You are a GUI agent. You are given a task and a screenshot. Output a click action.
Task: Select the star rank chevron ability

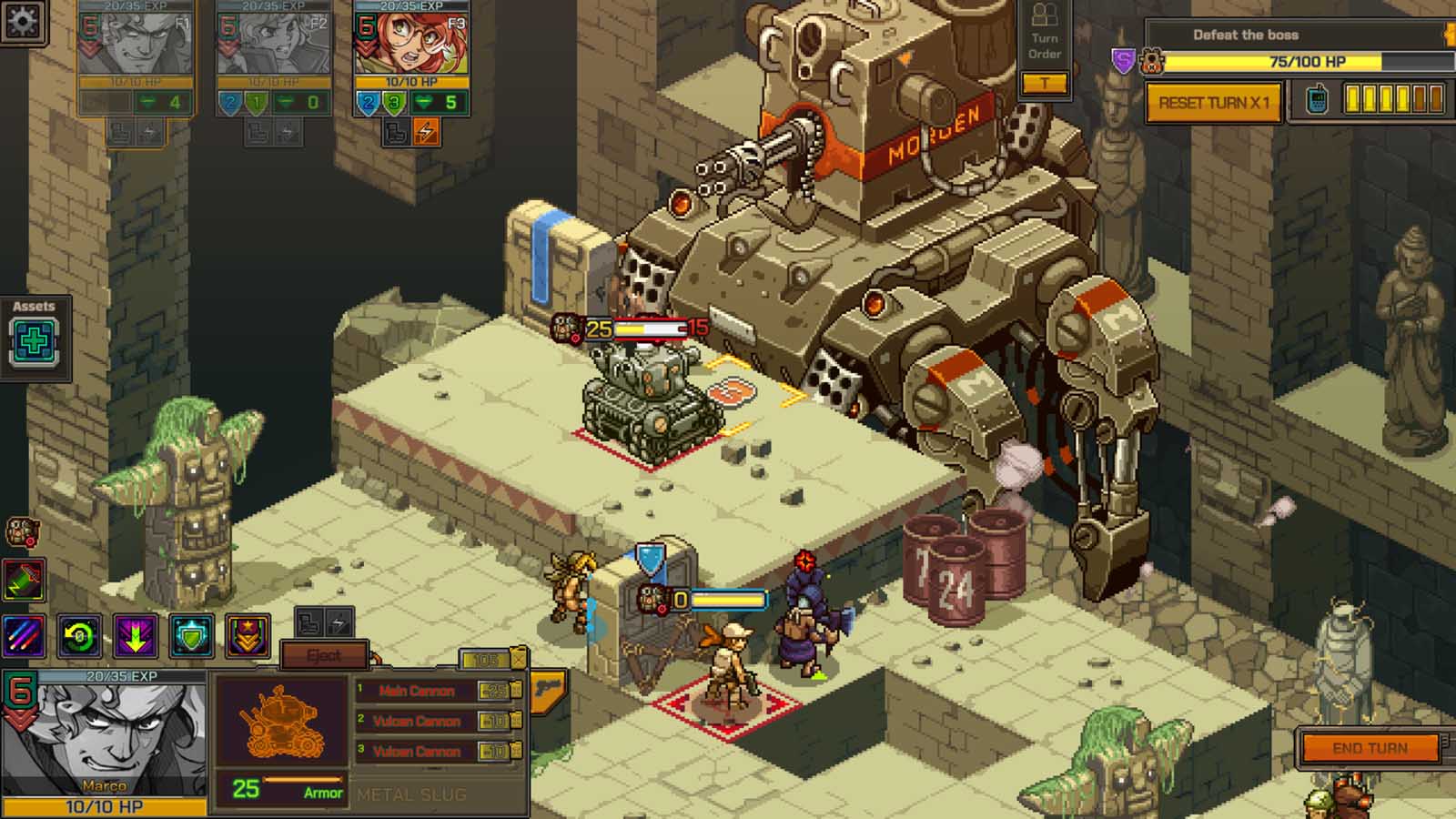[x=248, y=636]
